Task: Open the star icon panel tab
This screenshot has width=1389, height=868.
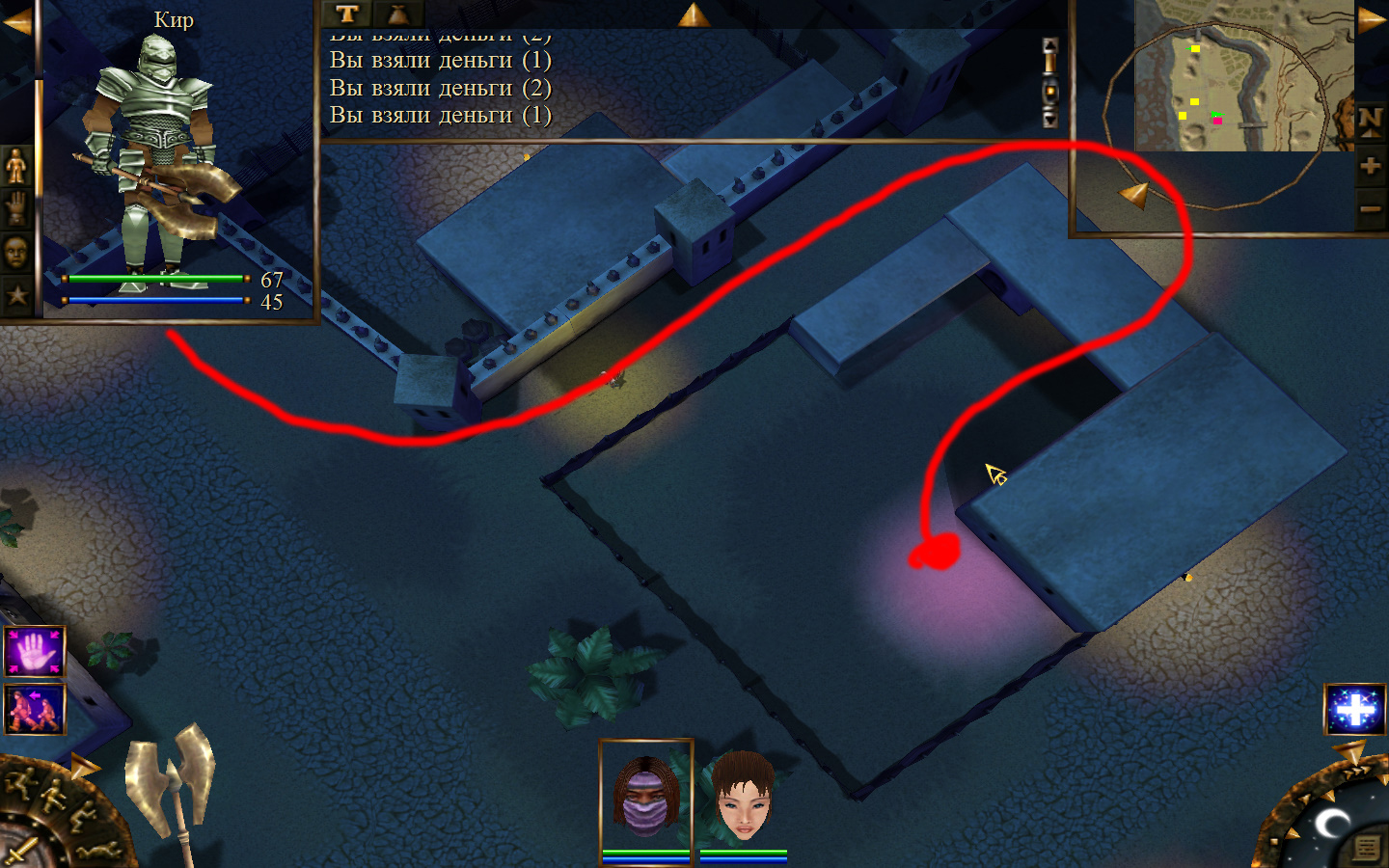Action: [16, 294]
